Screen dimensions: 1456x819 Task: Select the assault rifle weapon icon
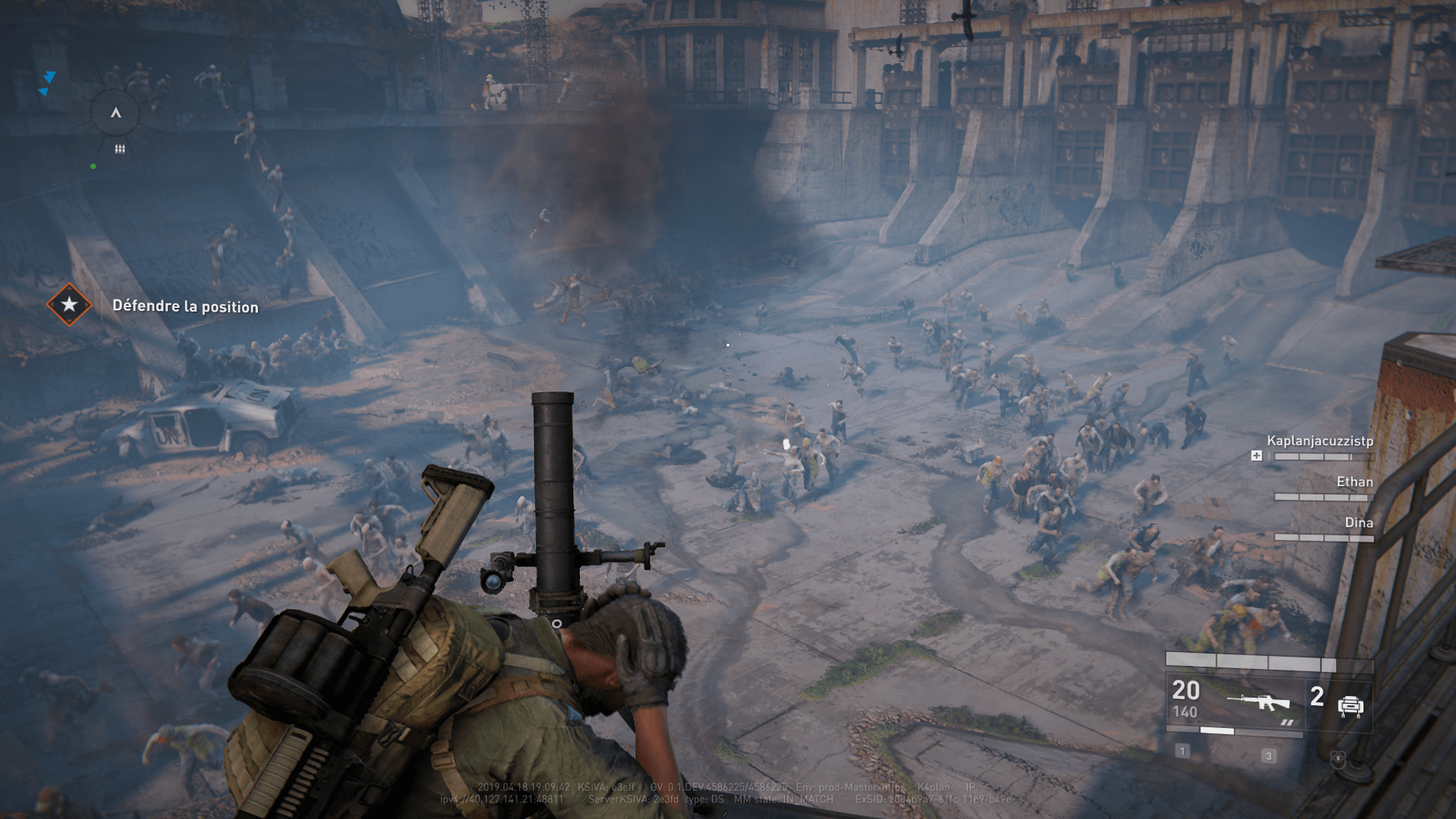coord(1259,702)
